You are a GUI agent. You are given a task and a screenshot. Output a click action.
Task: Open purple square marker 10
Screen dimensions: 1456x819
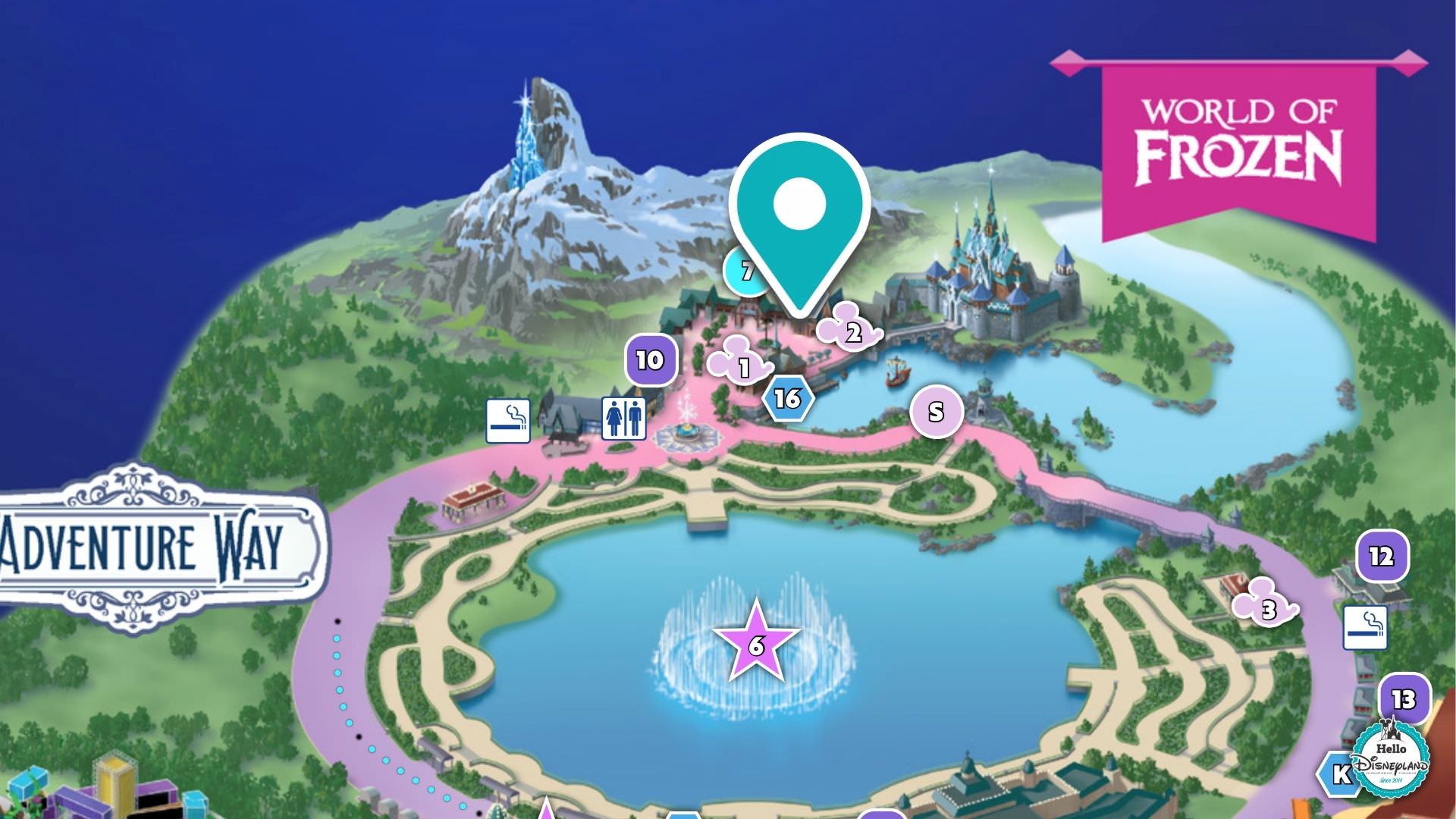650,360
